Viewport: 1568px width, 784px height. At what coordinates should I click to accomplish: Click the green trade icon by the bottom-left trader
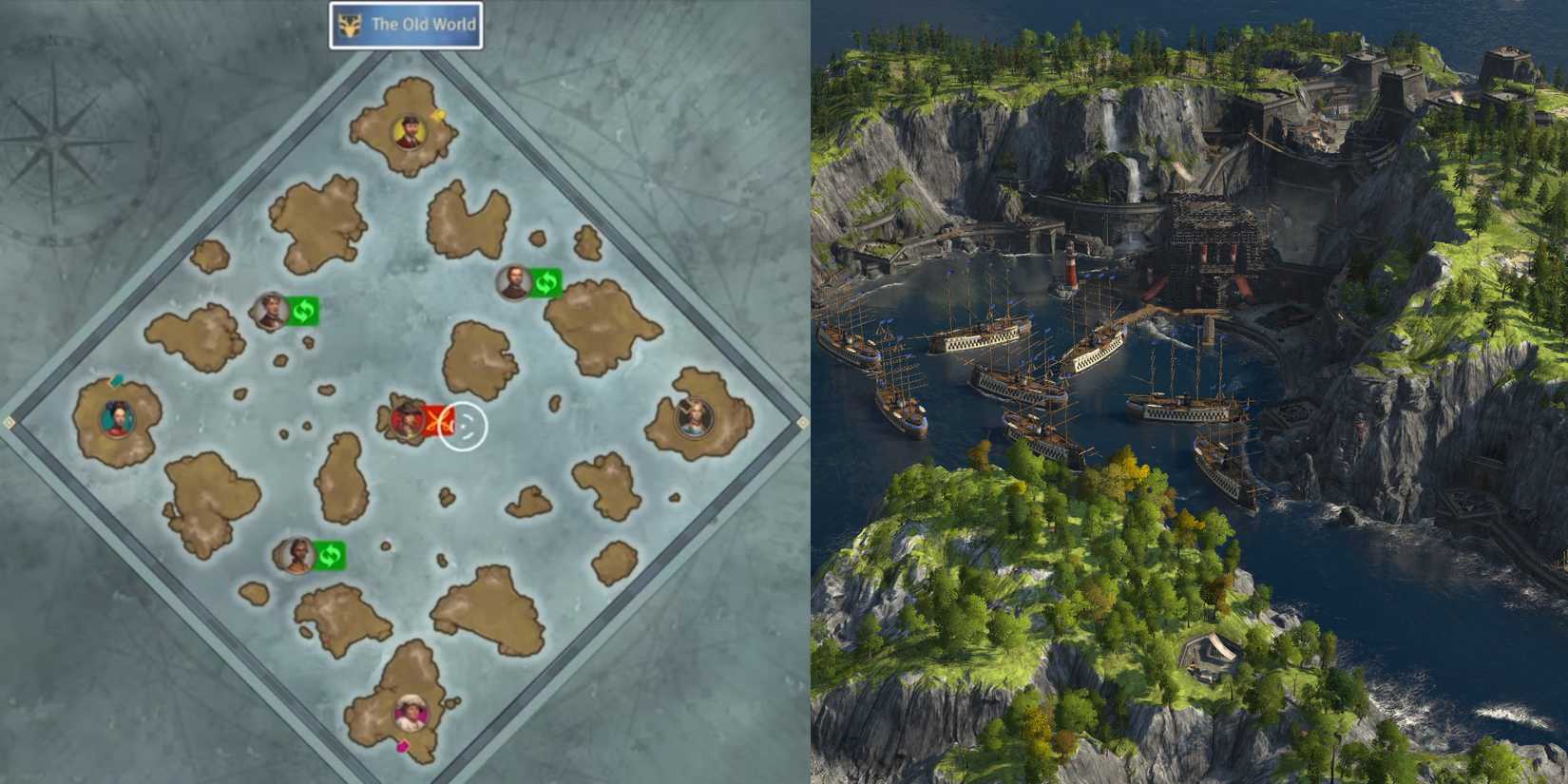coord(332,553)
